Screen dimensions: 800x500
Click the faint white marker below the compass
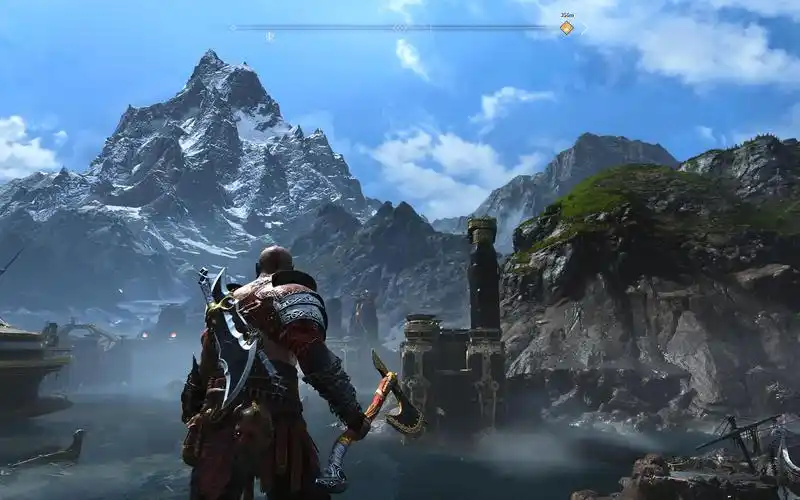coord(269,37)
